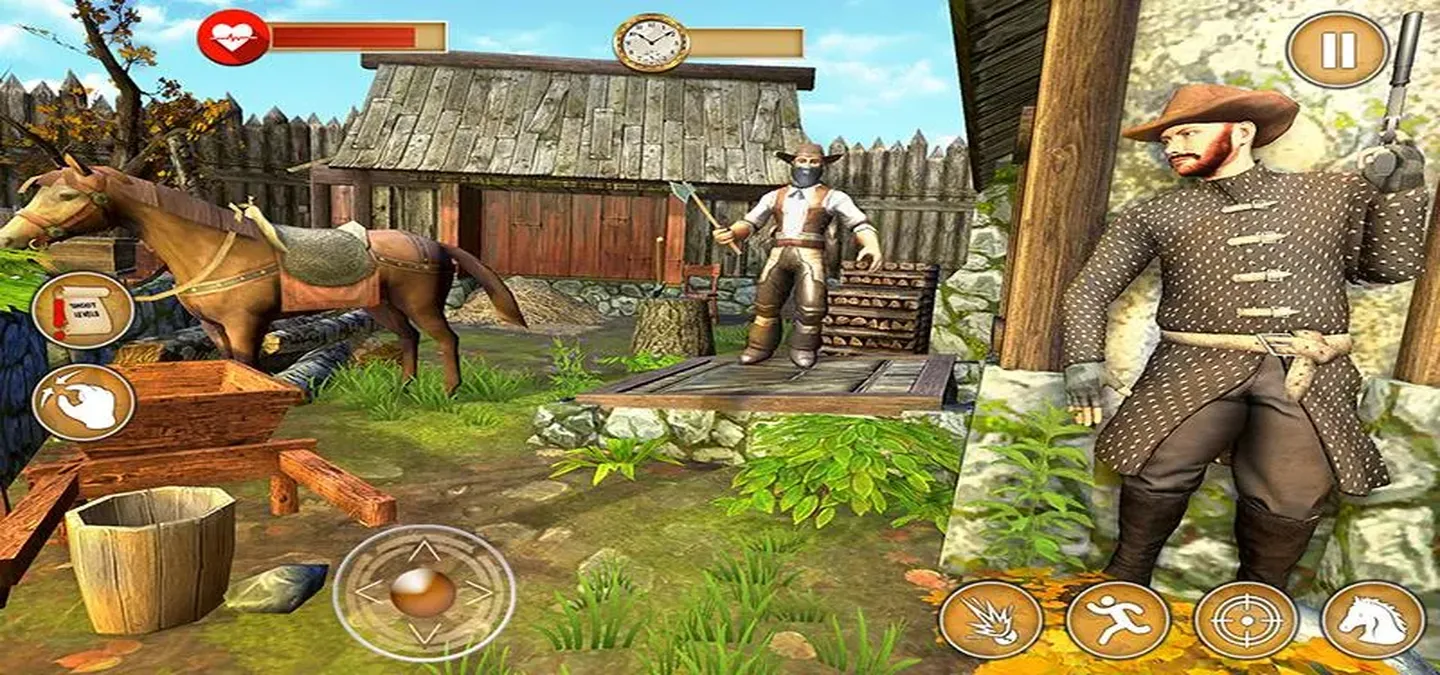Call the horse with the horse-head button
This screenshot has height=675, width=1440.
1372,619
